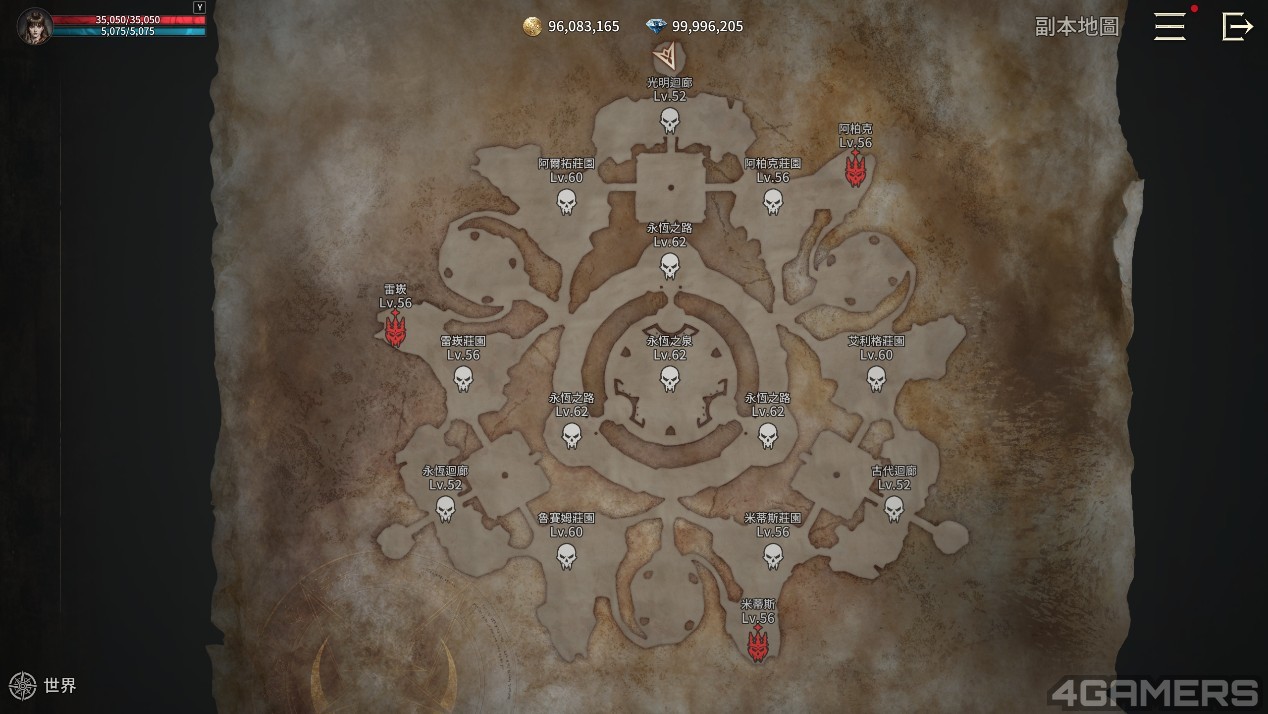This screenshot has width=1268, height=714.
Task: Select the red 米蒂斯 boss marker
Action: (758, 646)
